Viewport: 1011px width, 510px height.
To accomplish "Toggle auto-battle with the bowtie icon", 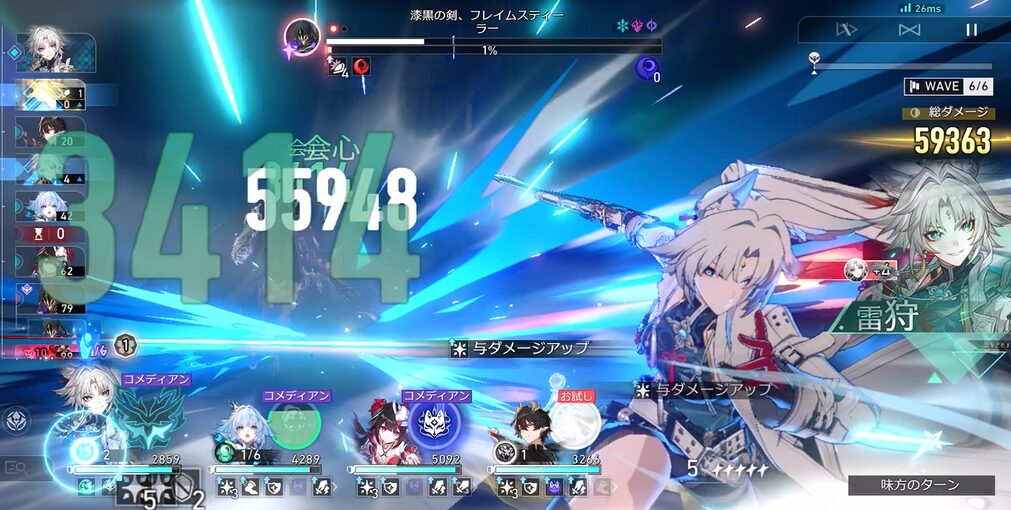I will coord(909,30).
